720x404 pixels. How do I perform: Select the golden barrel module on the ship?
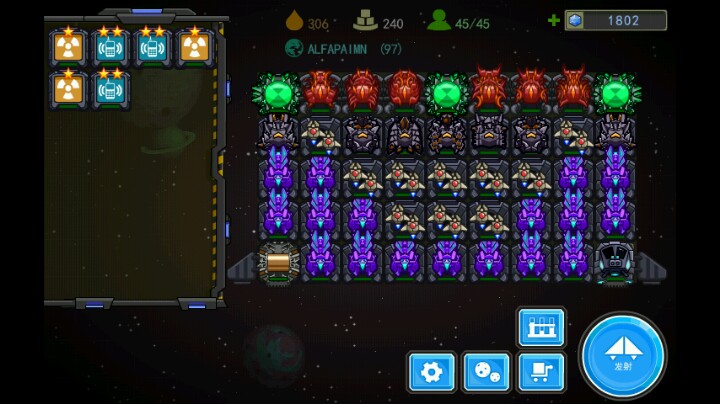pyautogui.click(x=277, y=262)
